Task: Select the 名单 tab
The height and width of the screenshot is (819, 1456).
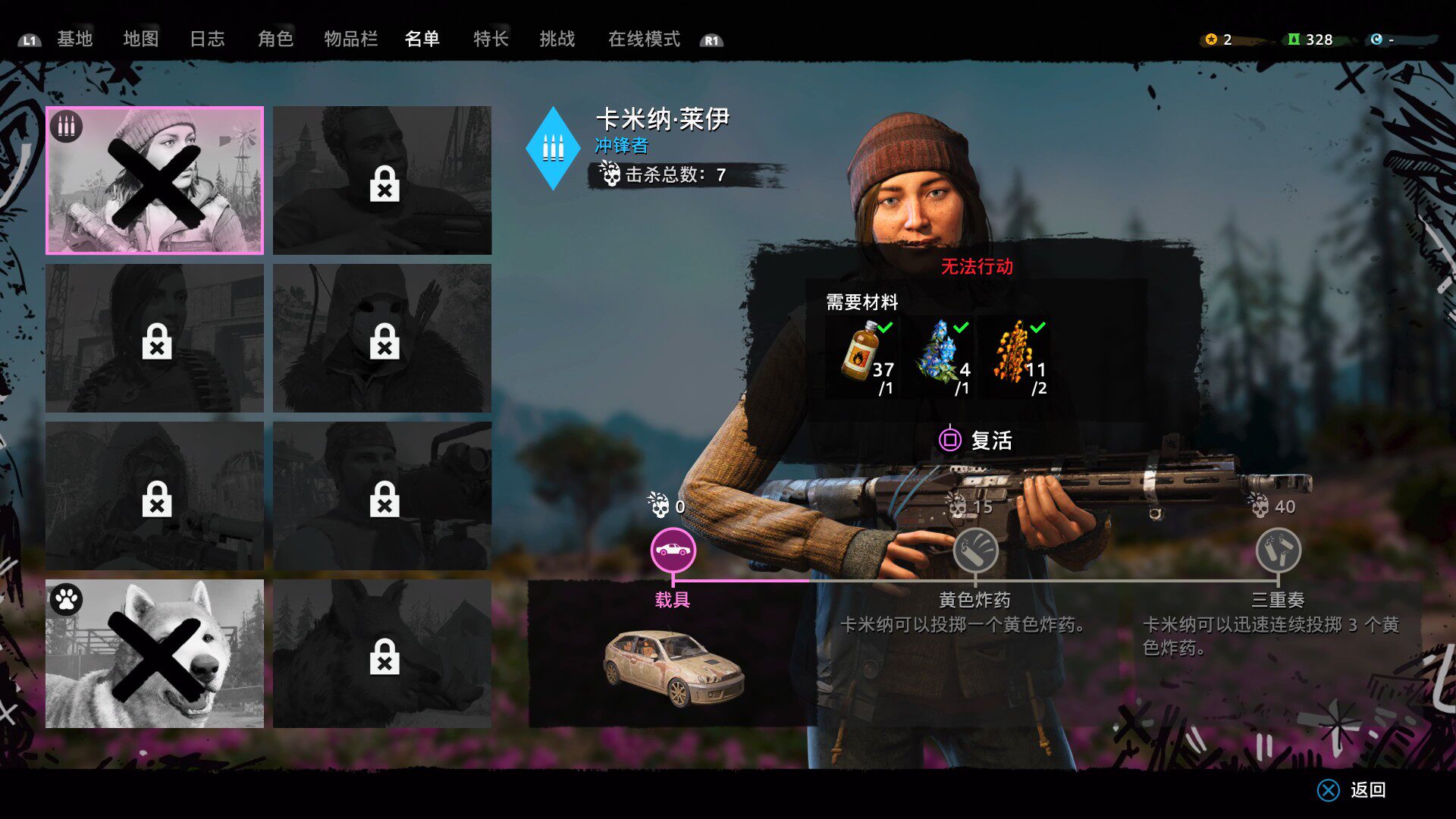Action: click(x=422, y=39)
